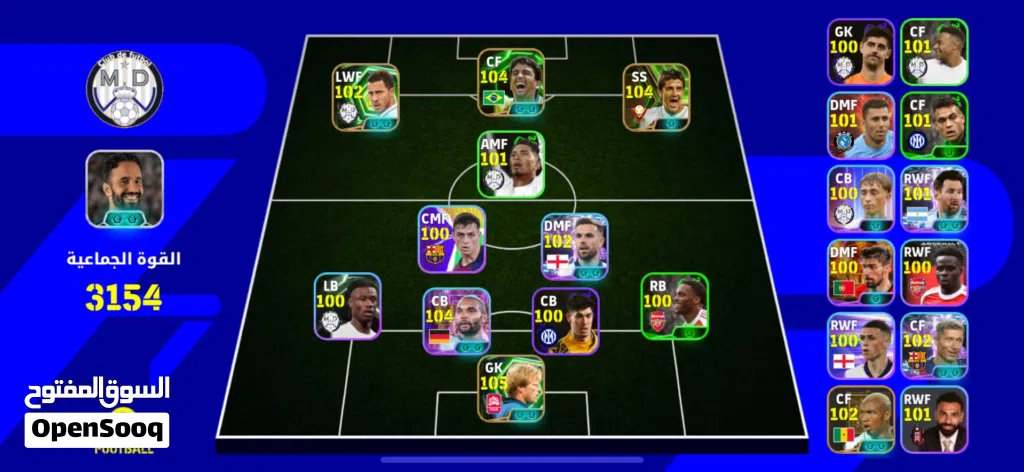Image resolution: width=1024 pixels, height=472 pixels.
Task: Choose the DMF 102 England card
Action: pos(574,246)
